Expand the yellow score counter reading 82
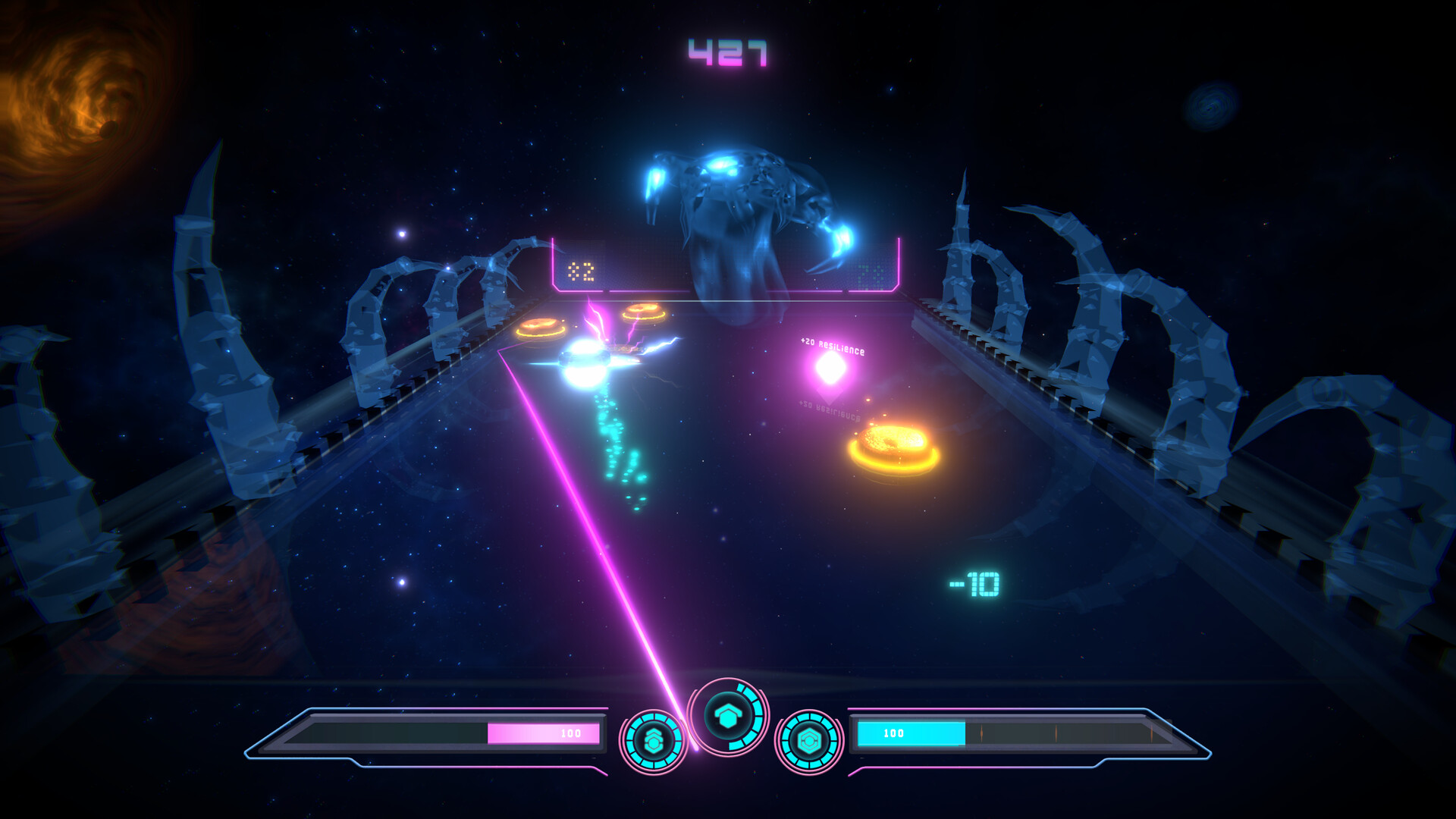 (579, 270)
